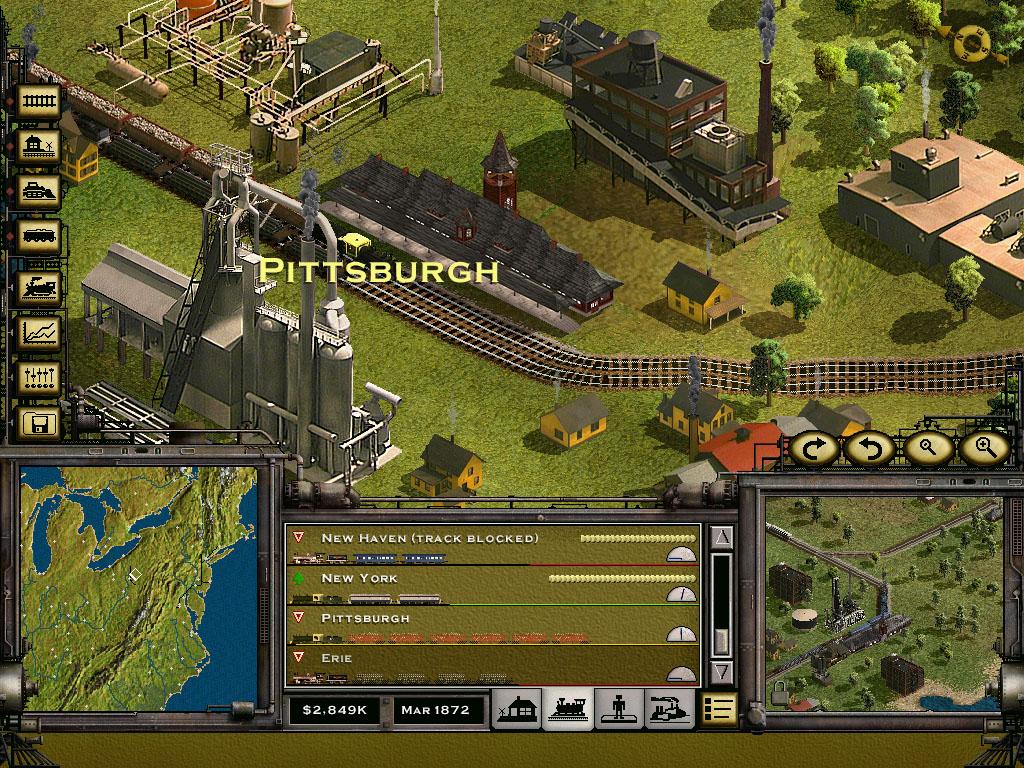Switch to the station list tab

tap(517, 709)
